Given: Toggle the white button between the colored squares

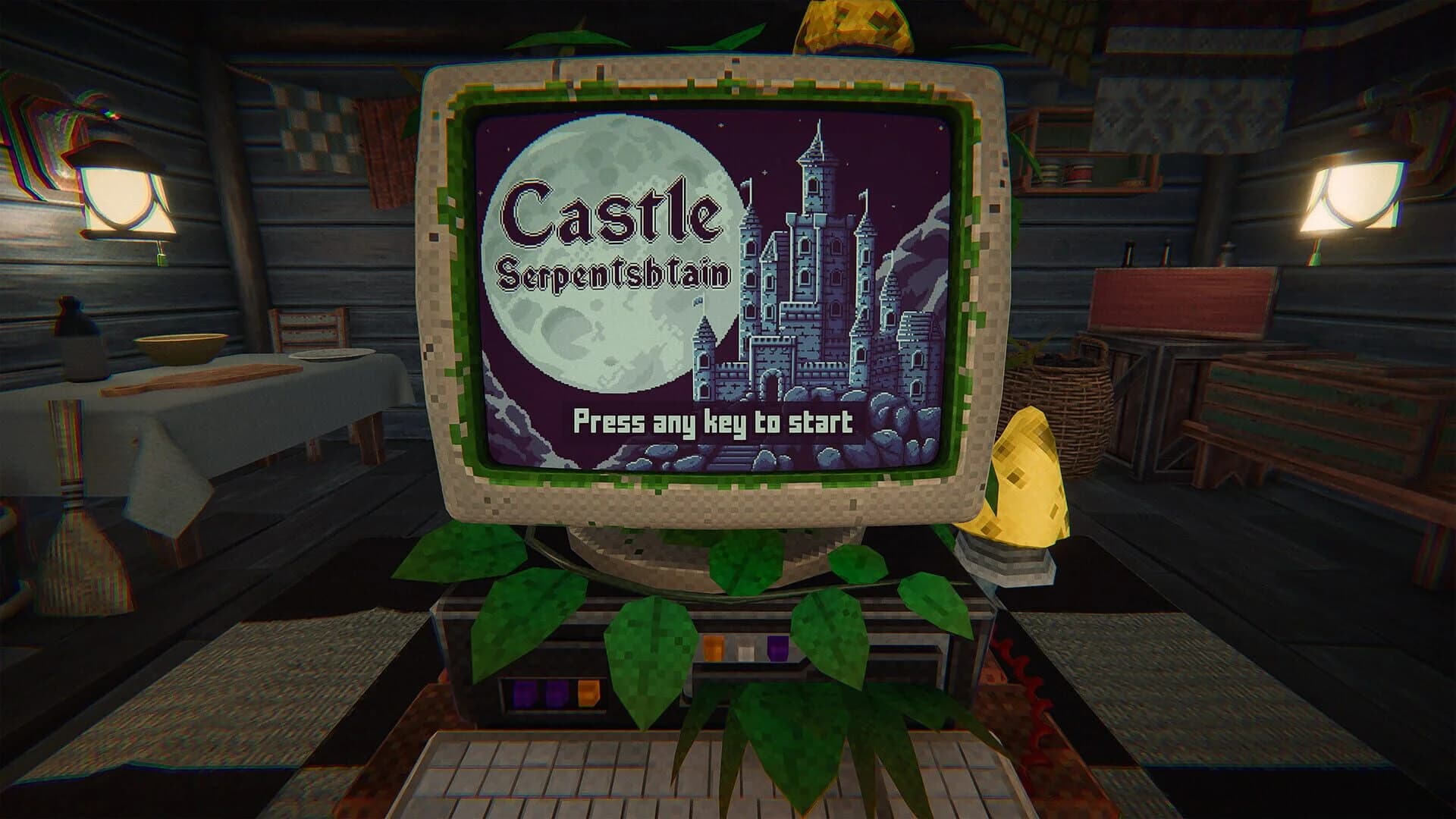Looking at the screenshot, I should coord(745,648).
